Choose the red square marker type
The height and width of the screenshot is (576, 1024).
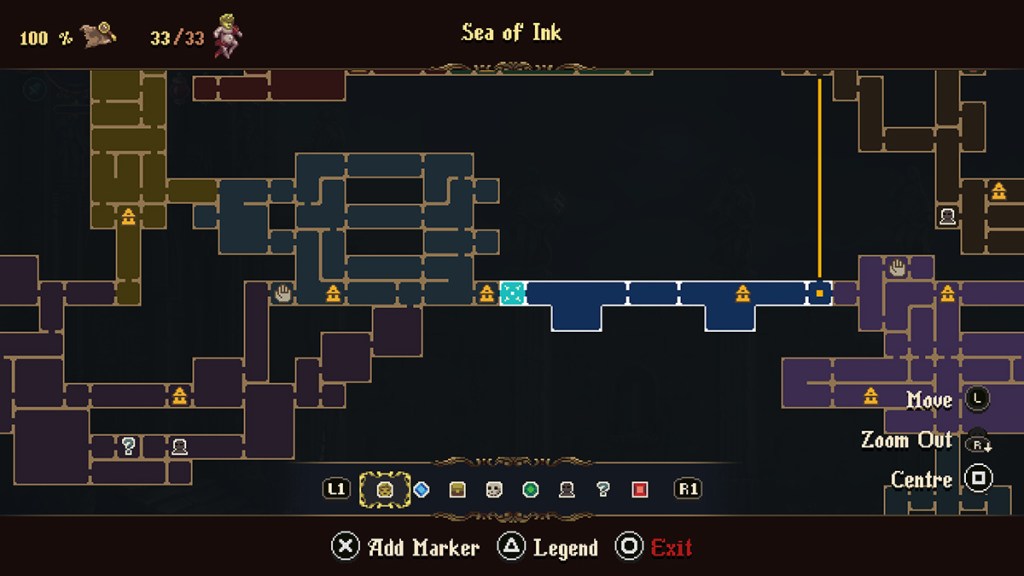640,490
